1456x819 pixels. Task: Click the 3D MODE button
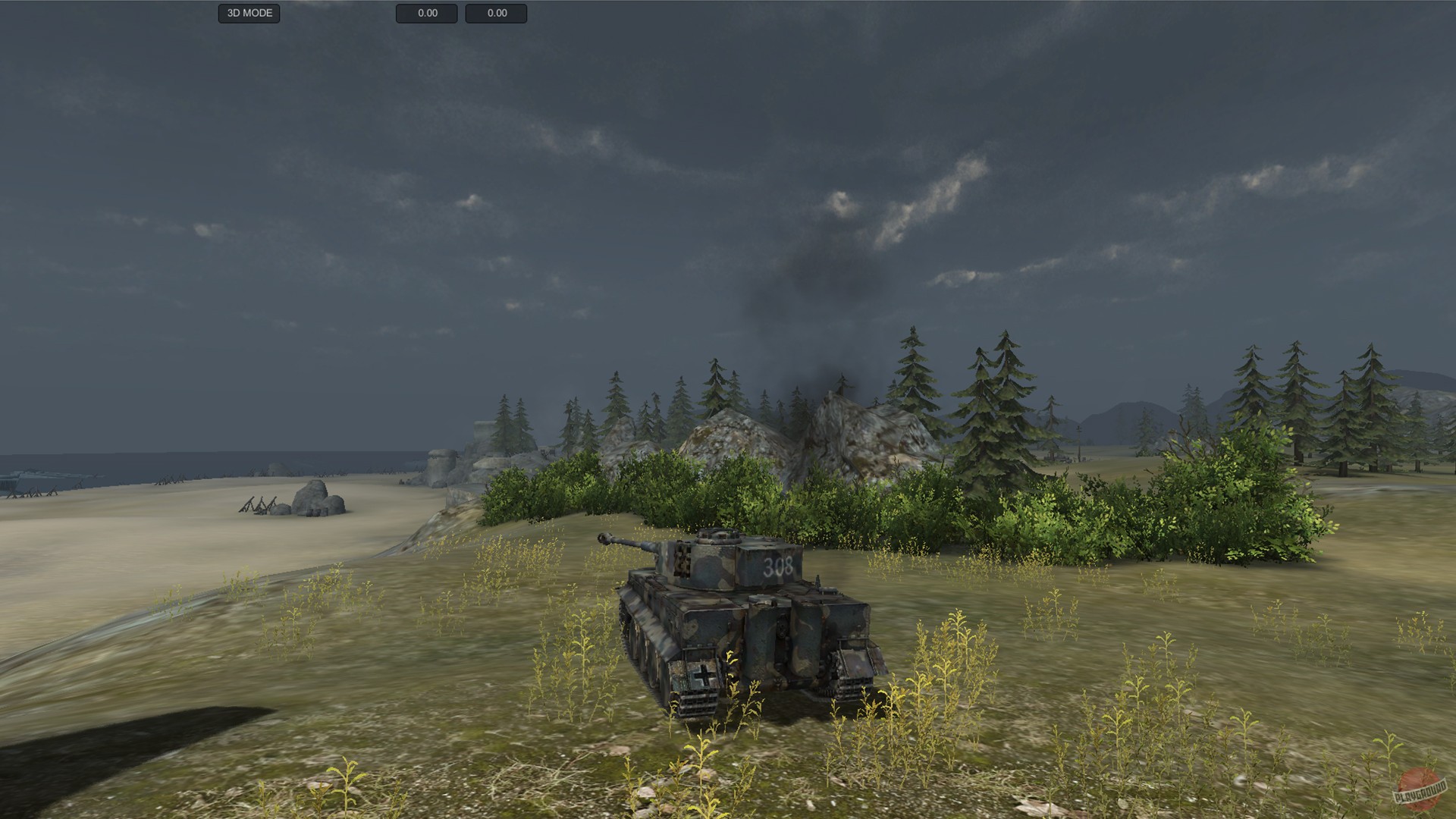coord(249,13)
